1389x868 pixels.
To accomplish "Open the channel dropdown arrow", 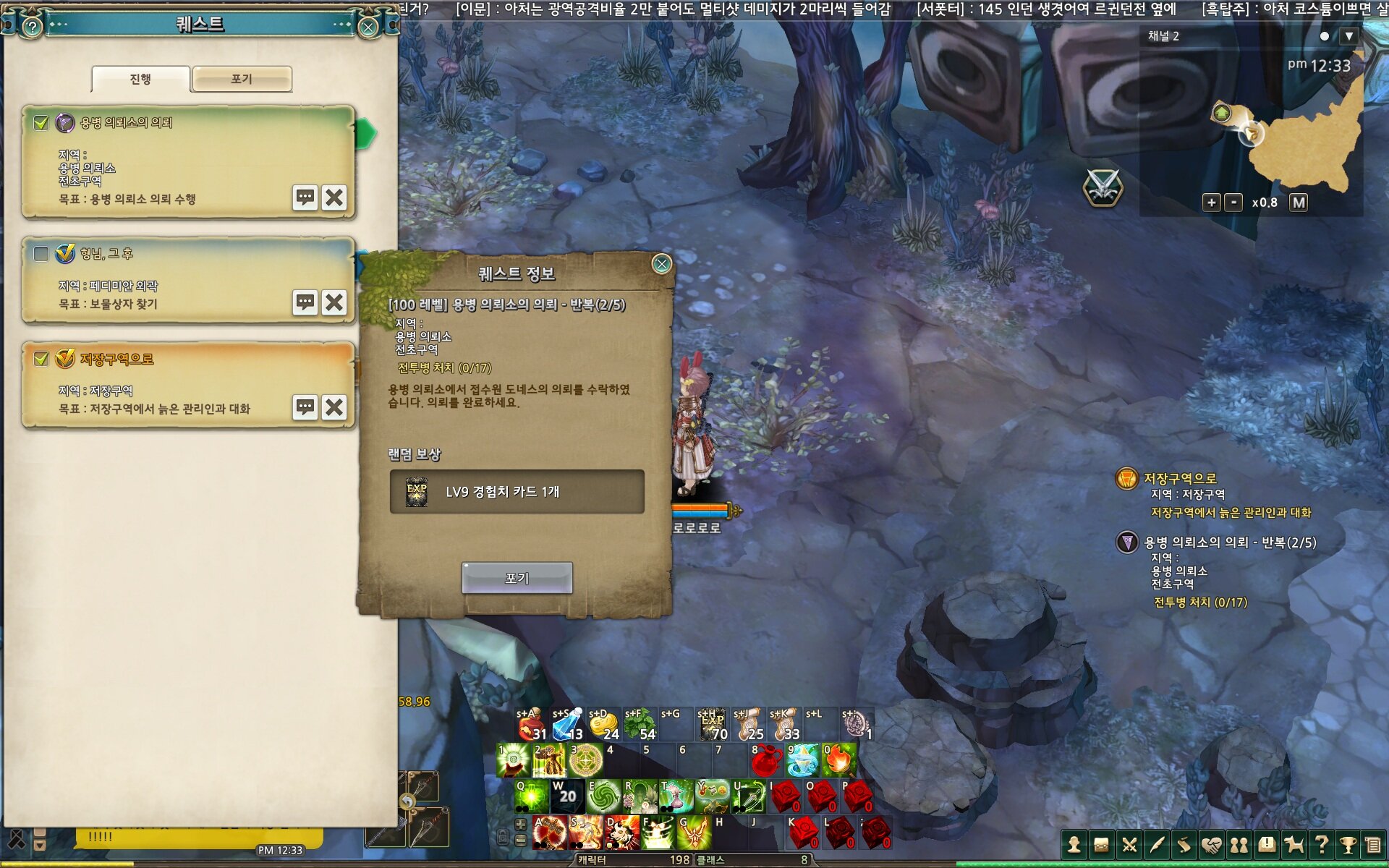I will pos(1348,36).
